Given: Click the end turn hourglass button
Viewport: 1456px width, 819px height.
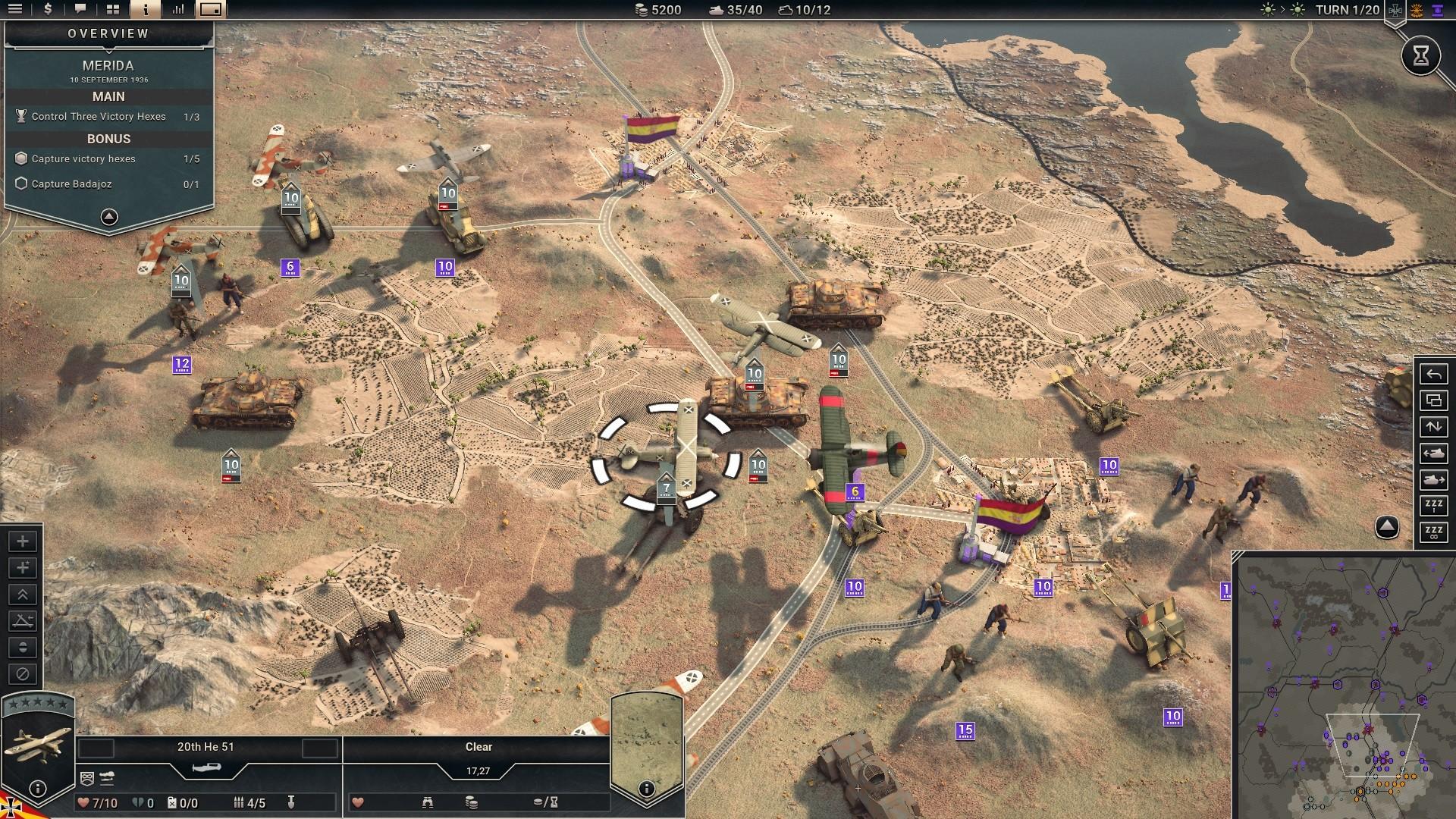Looking at the screenshot, I should pos(1421,55).
